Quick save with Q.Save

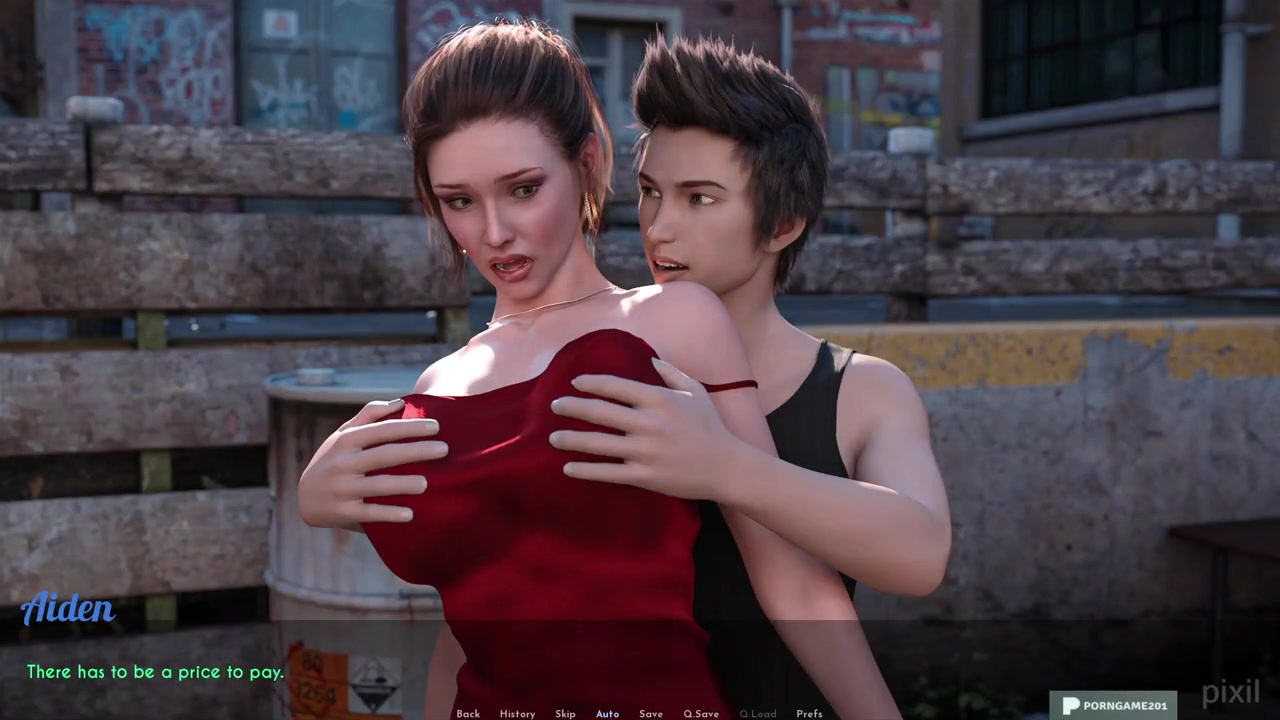click(701, 714)
